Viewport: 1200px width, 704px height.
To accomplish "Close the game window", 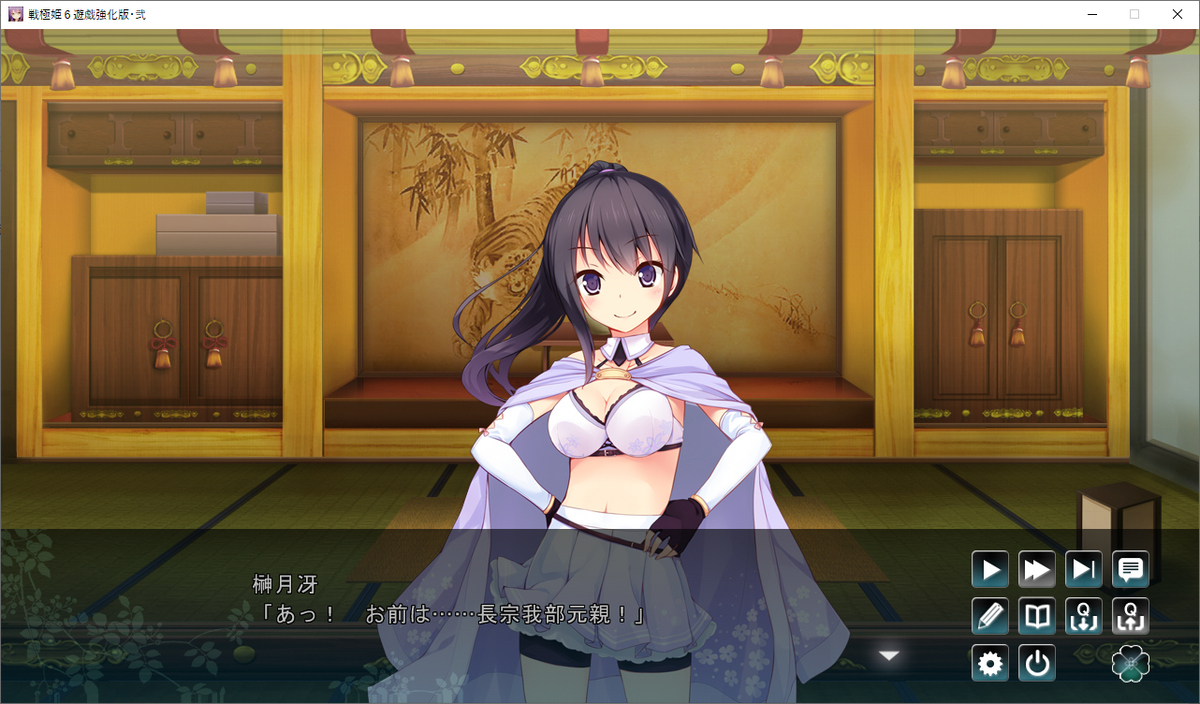I will coord(1177,14).
